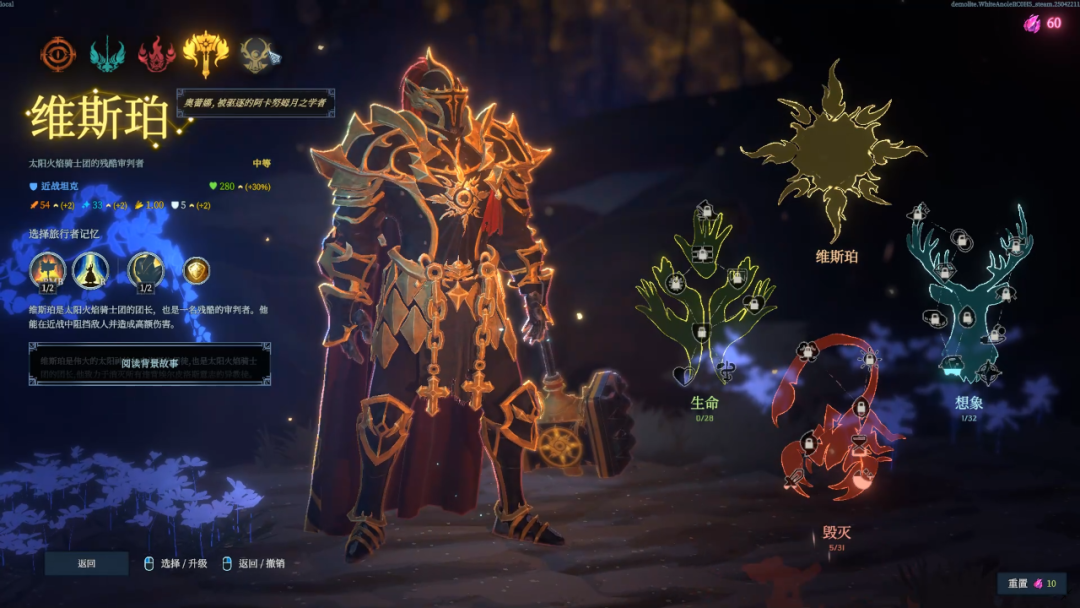Choose the glowing figure traveler memory

coord(90,270)
